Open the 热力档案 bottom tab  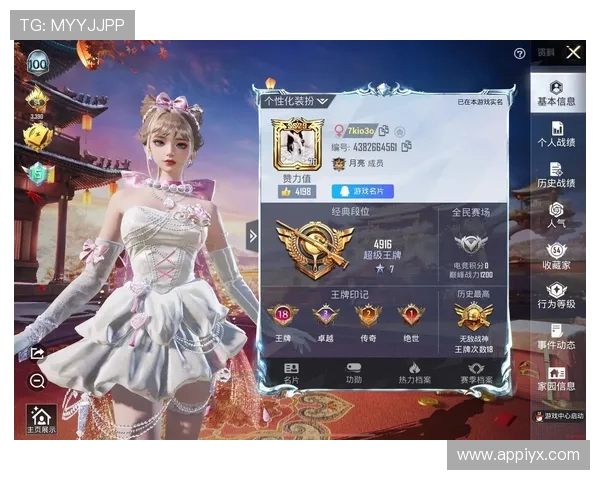click(415, 374)
